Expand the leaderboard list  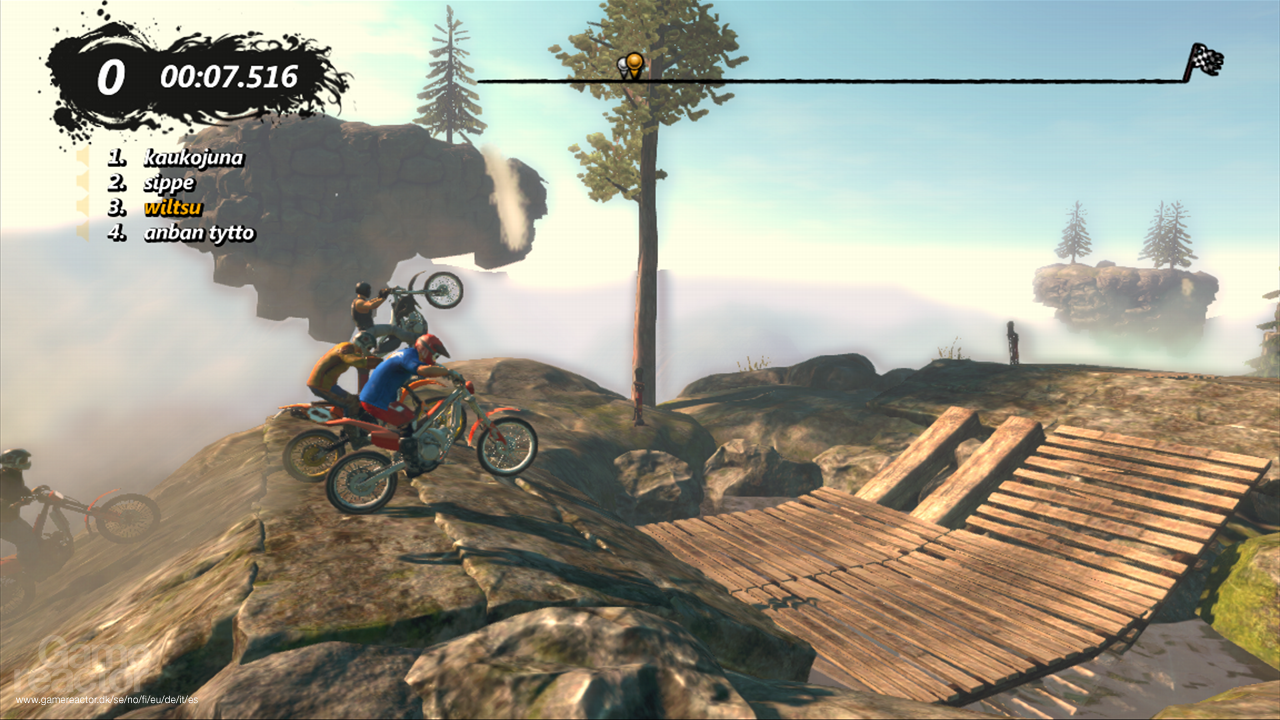(x=180, y=195)
